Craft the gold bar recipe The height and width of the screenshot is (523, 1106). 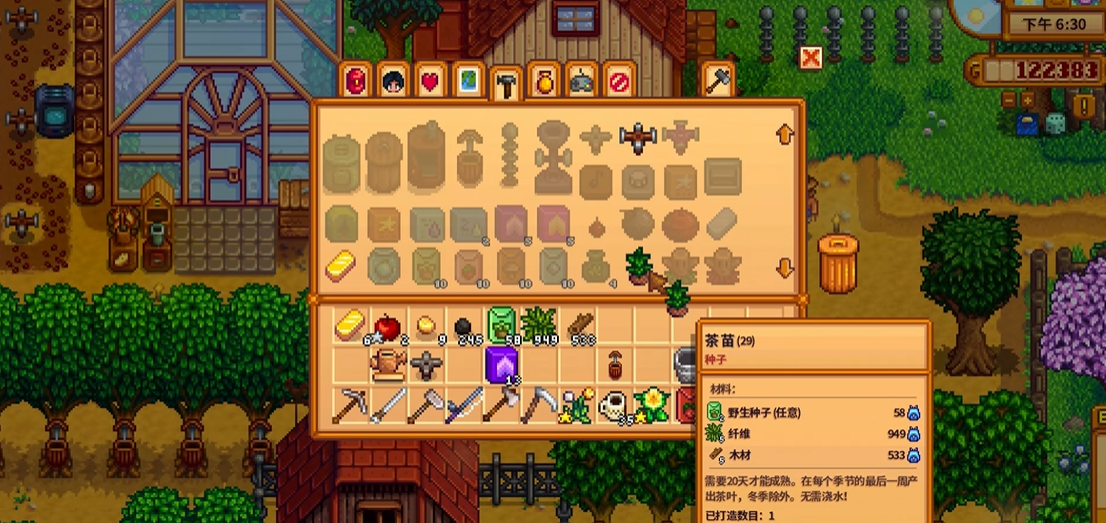342,265
